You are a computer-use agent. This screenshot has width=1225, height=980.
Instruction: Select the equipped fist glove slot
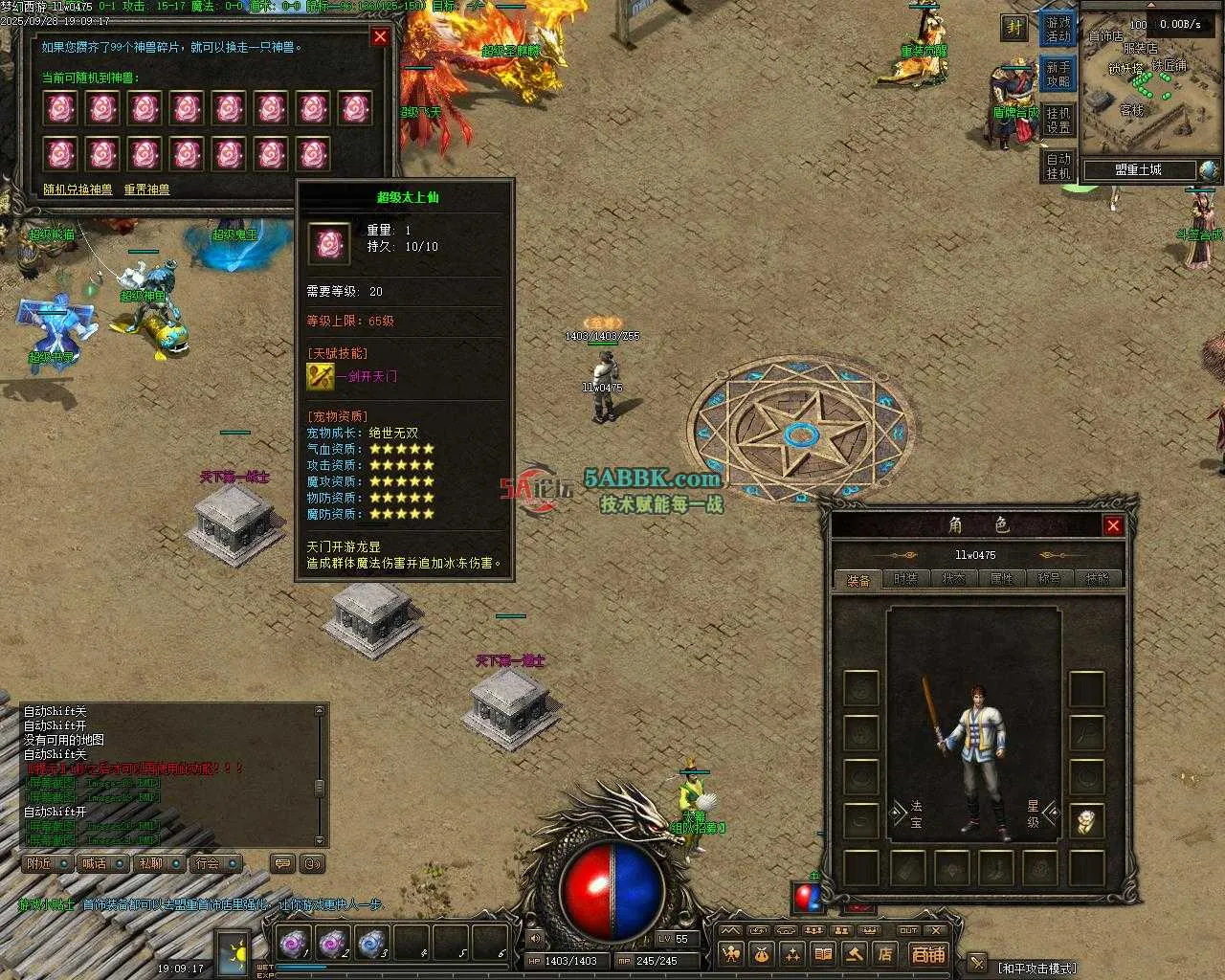[1086, 821]
